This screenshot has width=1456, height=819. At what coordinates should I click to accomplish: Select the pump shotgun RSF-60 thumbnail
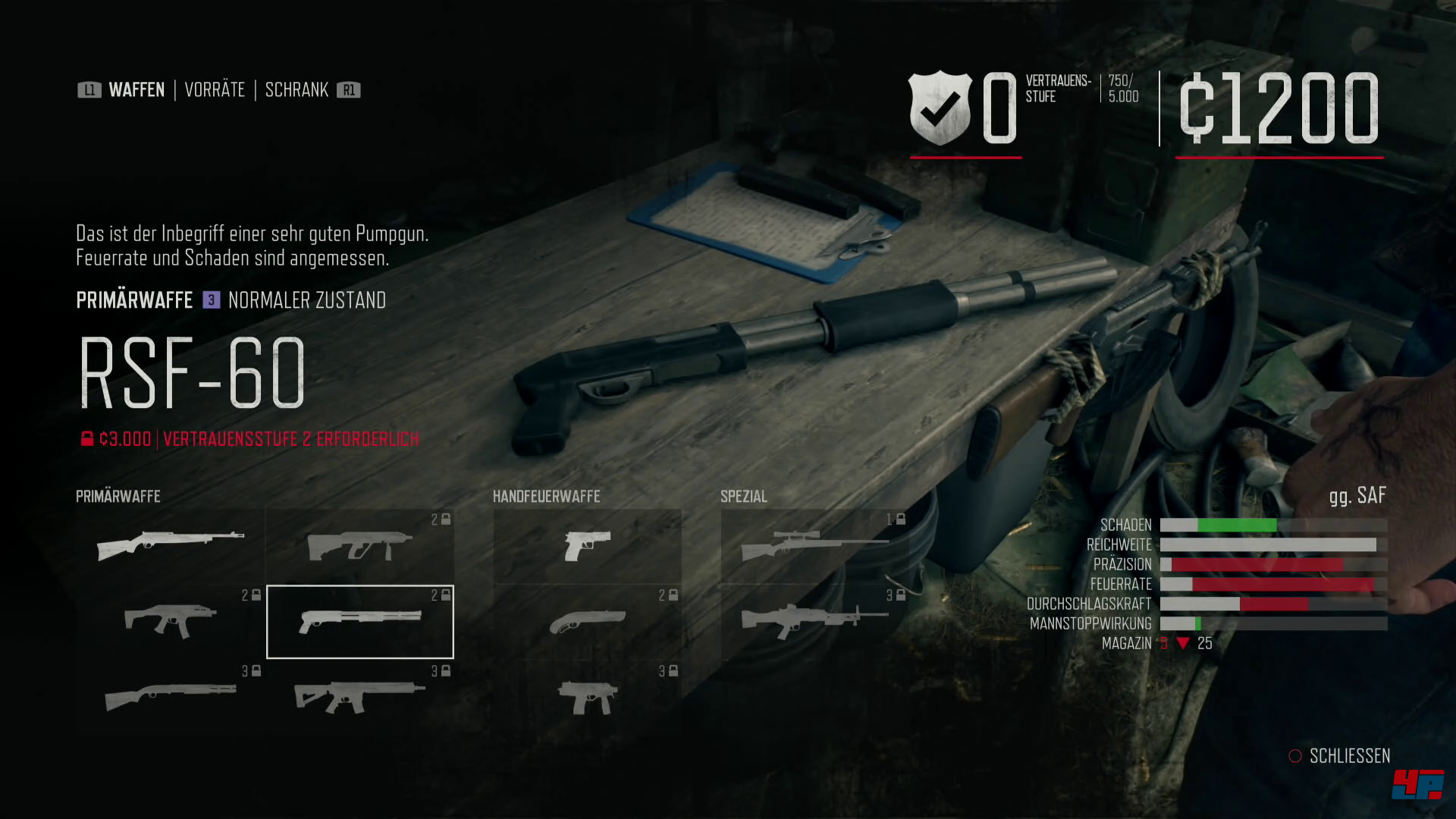[360, 622]
